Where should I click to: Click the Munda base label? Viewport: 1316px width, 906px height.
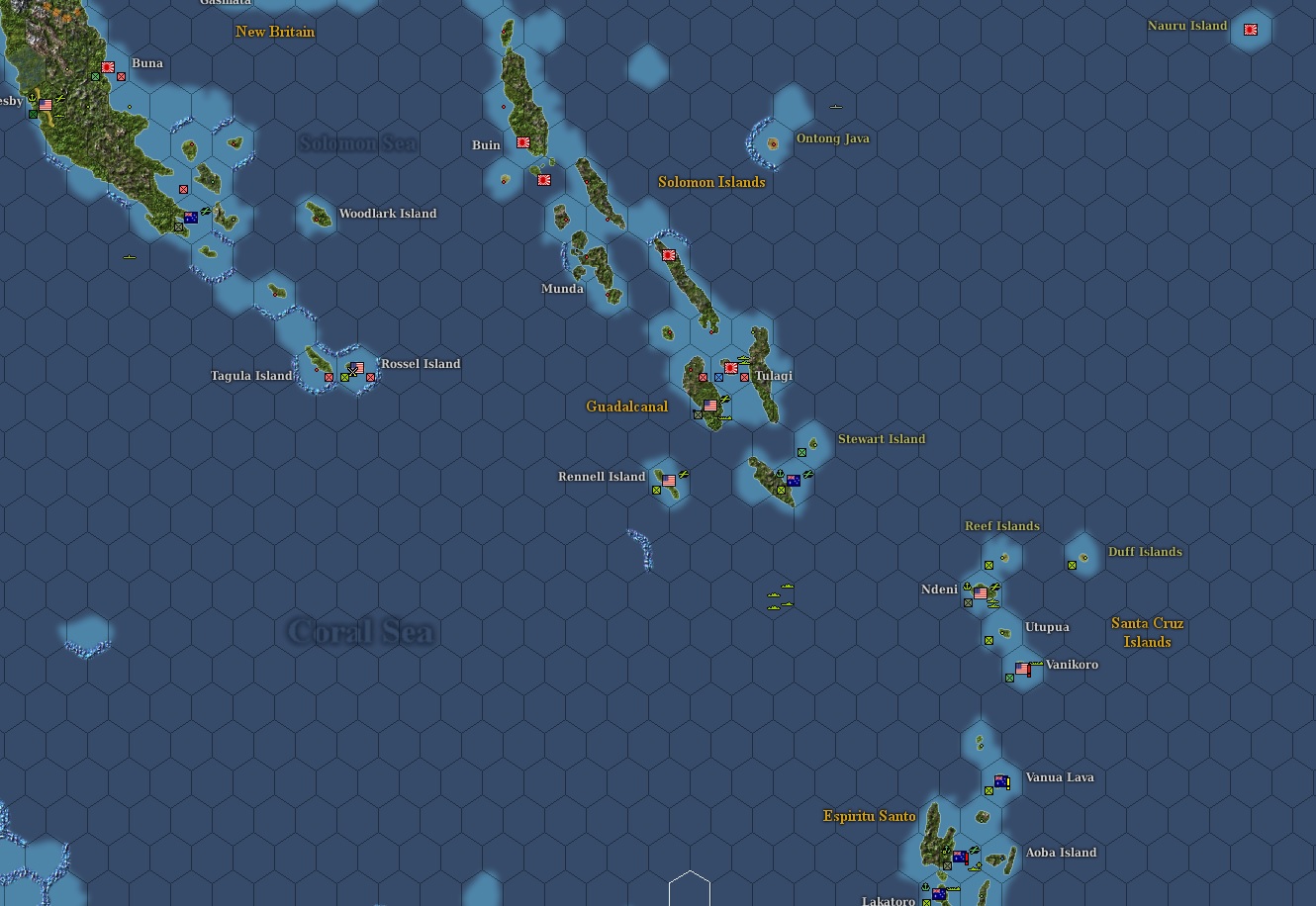(561, 288)
